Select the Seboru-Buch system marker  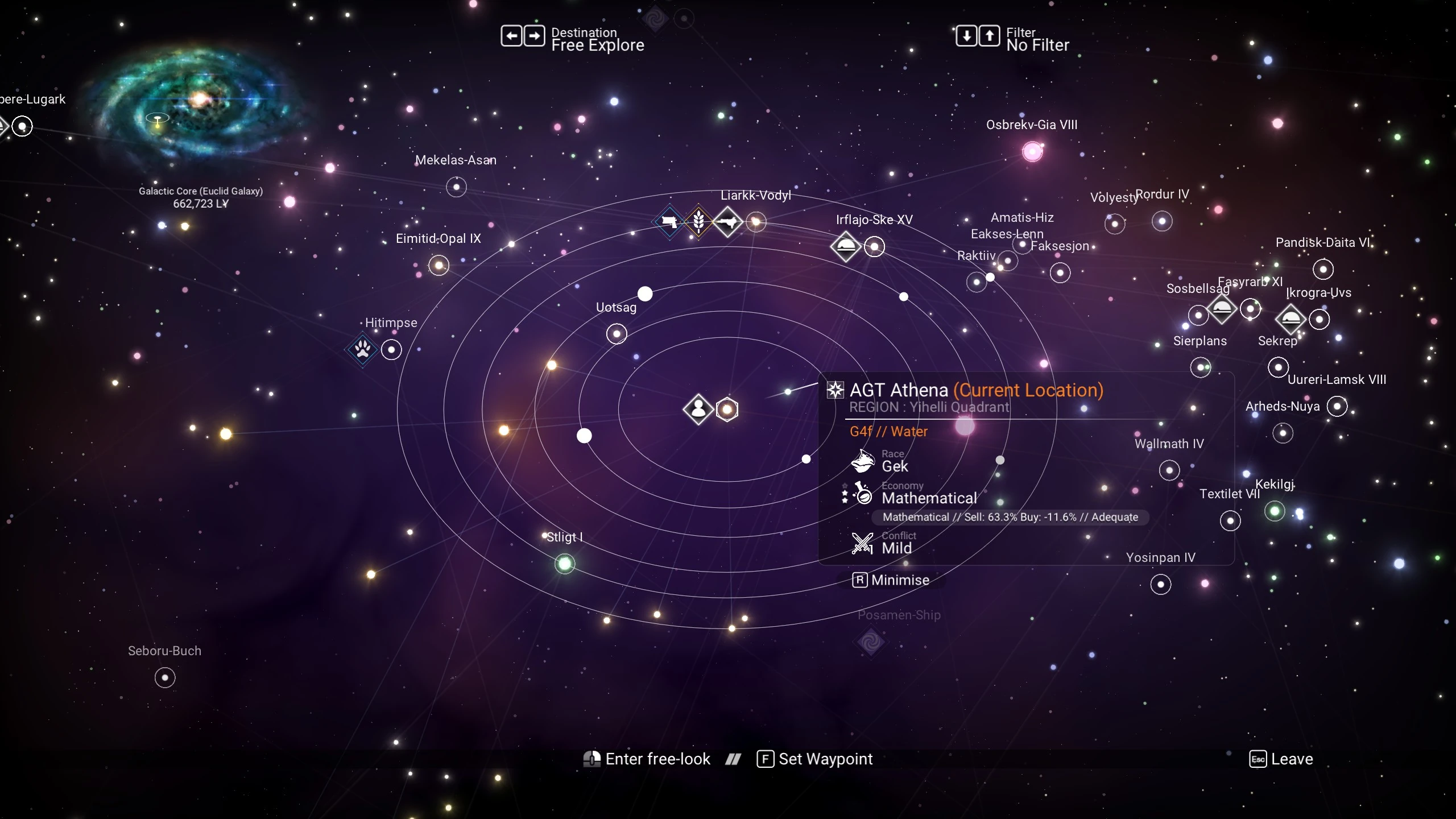point(165,677)
